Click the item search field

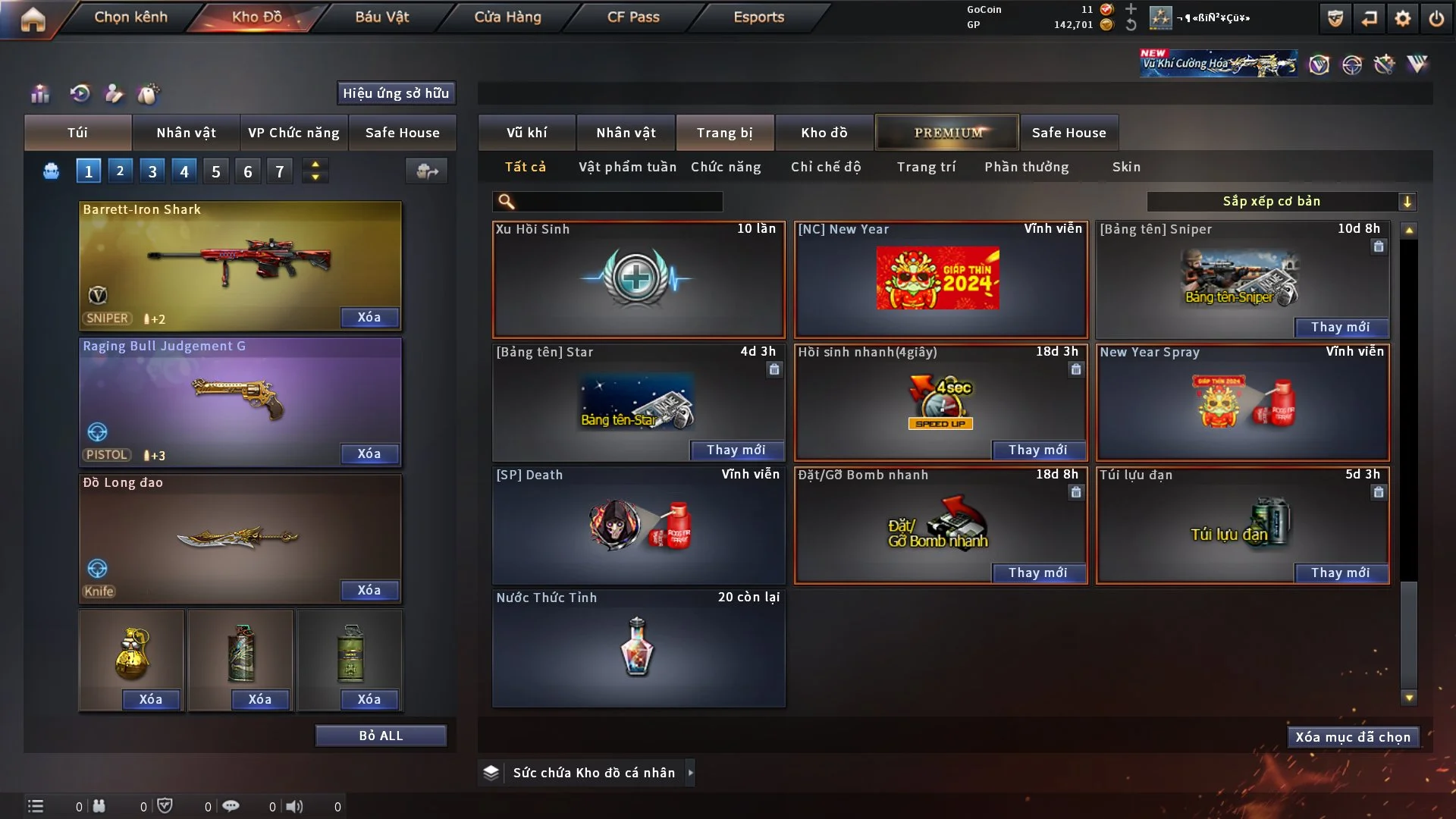(x=618, y=201)
